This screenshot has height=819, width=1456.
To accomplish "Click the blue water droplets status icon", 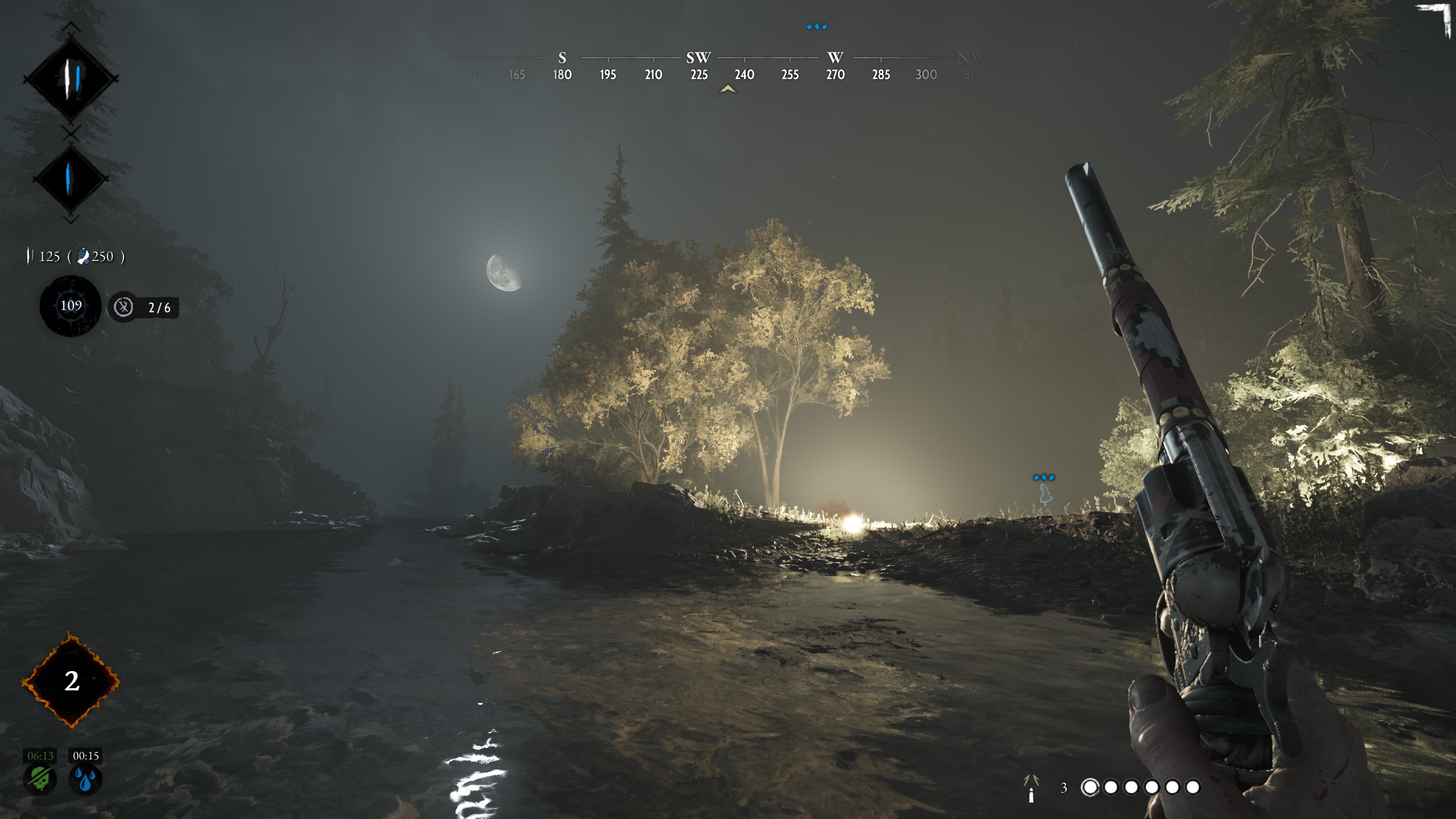I will (x=85, y=779).
